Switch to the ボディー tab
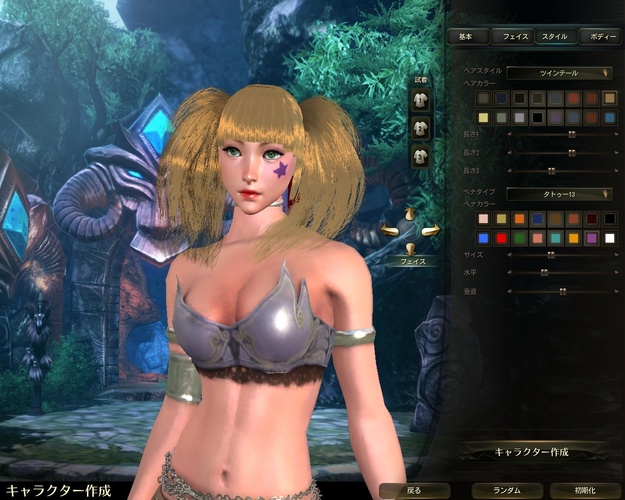 [601, 36]
